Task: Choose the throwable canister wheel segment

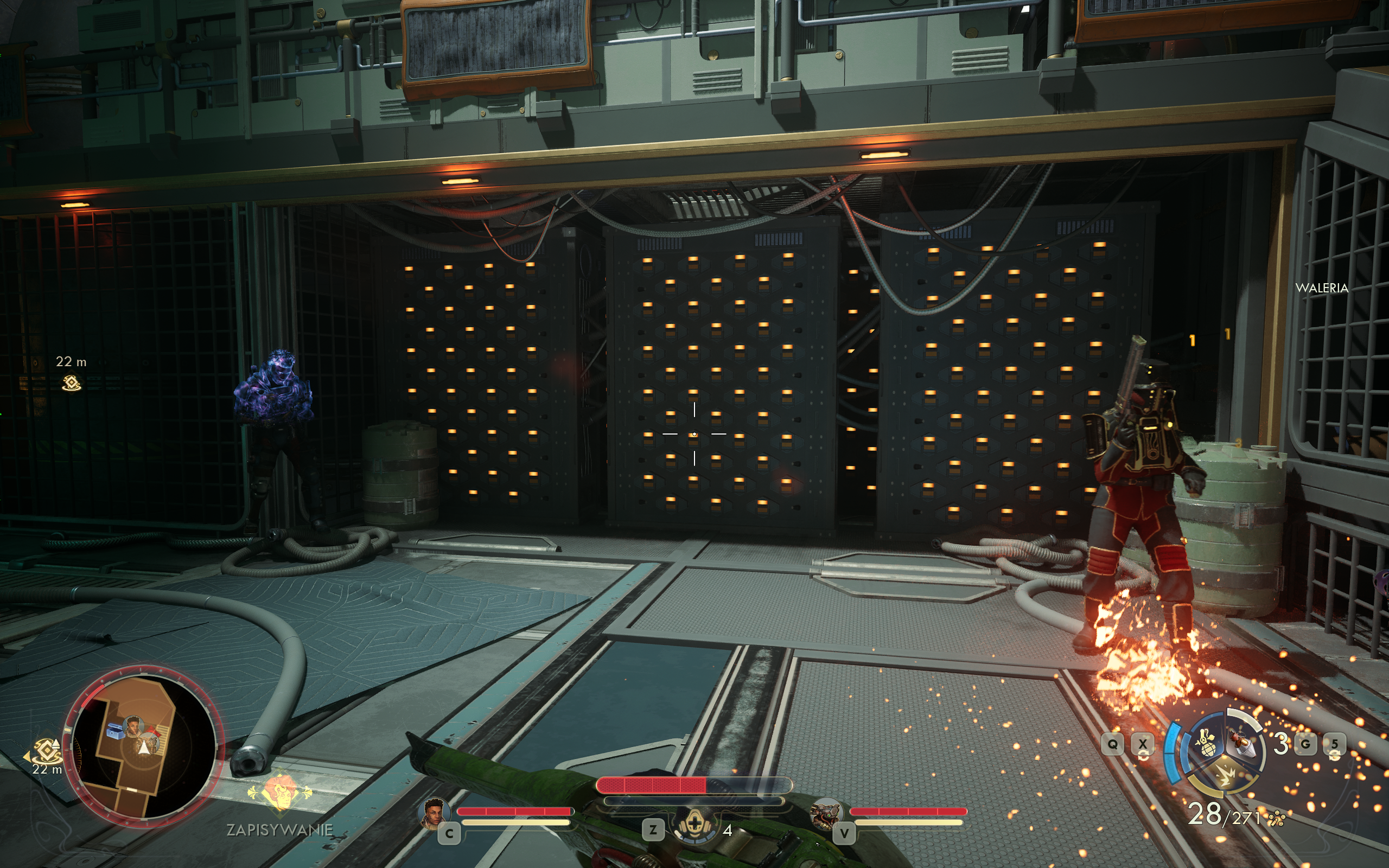Action: pyautogui.click(x=1243, y=742)
